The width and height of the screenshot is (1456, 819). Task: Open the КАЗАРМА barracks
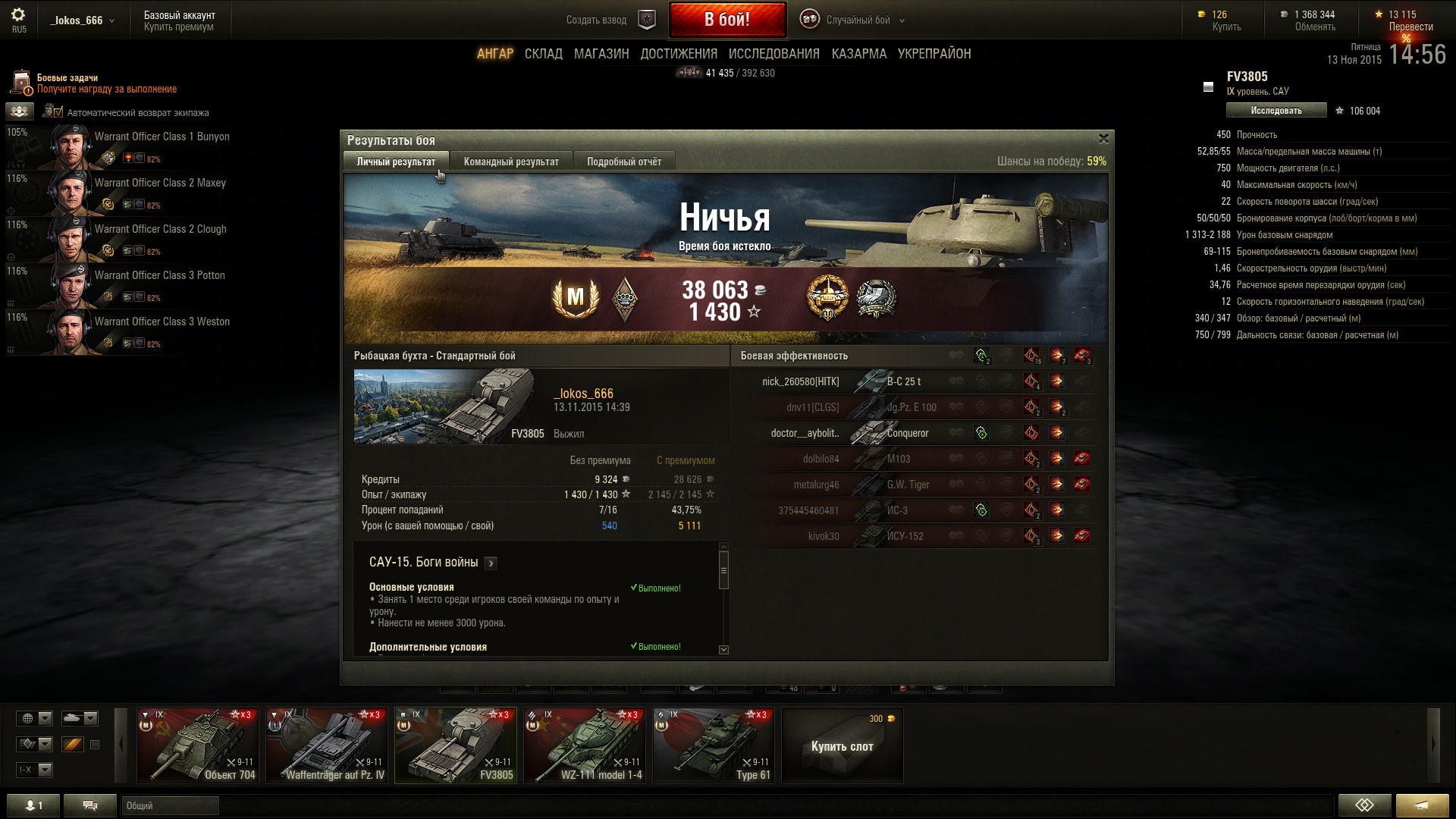coord(858,54)
